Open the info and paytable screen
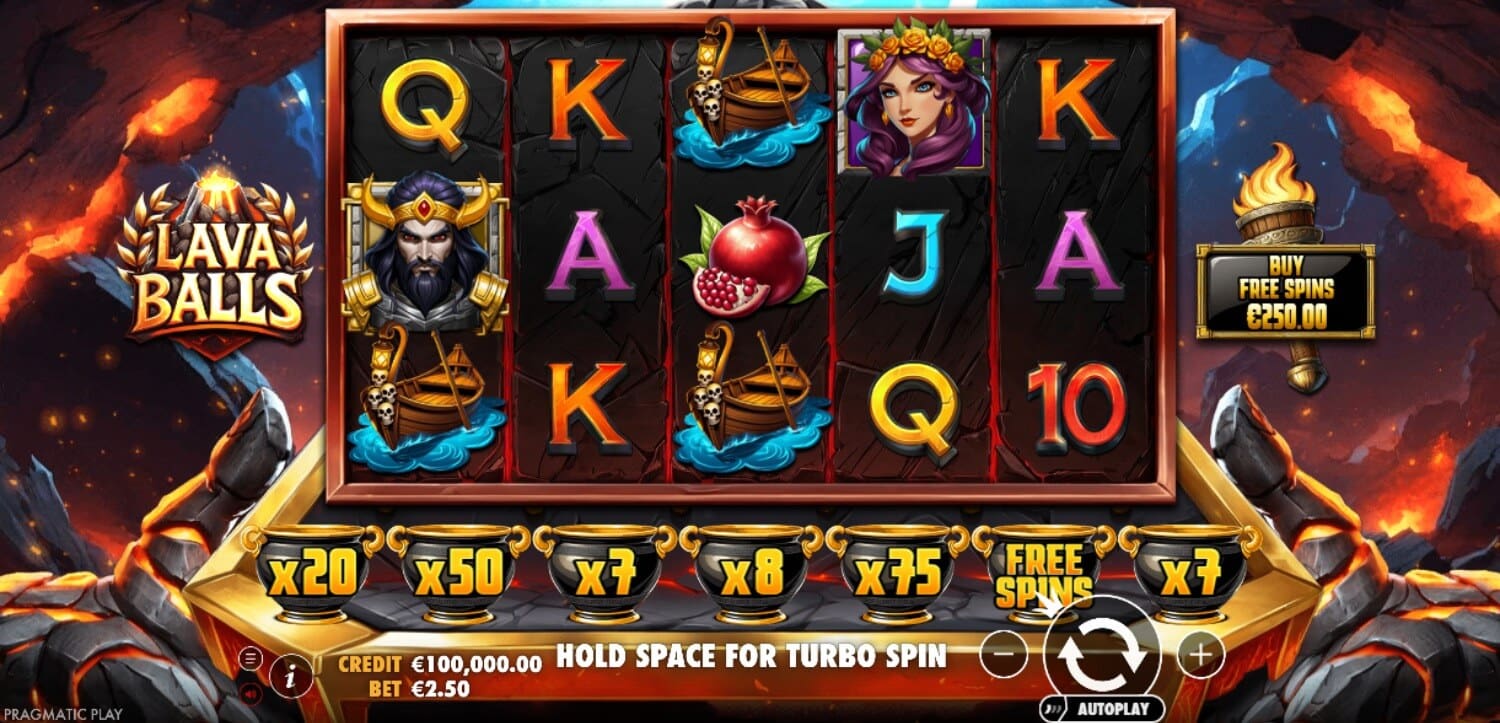This screenshot has width=1500, height=723. pos(290,674)
